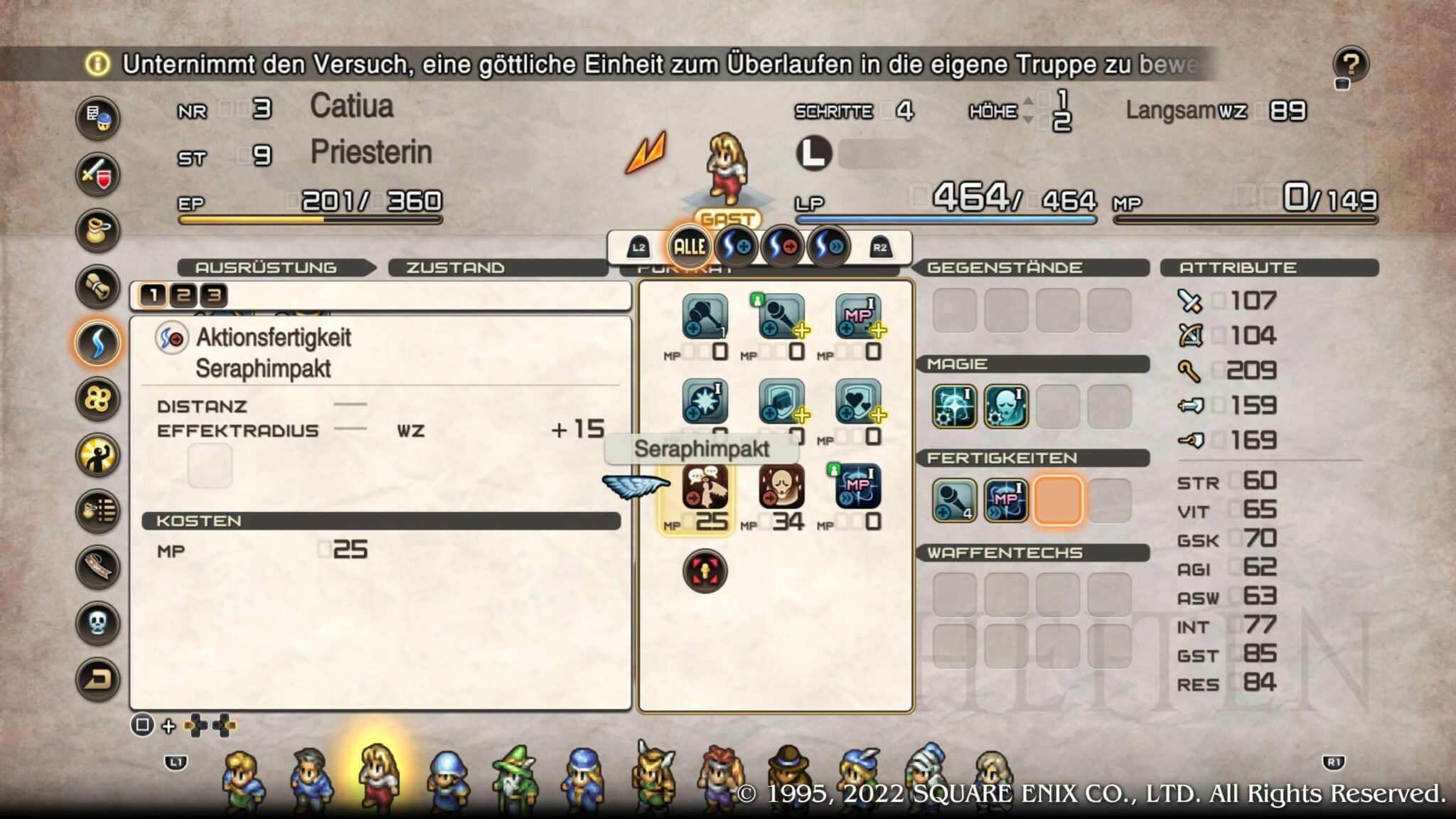
Task: Select the glowing star spell in Magie
Action: point(953,407)
